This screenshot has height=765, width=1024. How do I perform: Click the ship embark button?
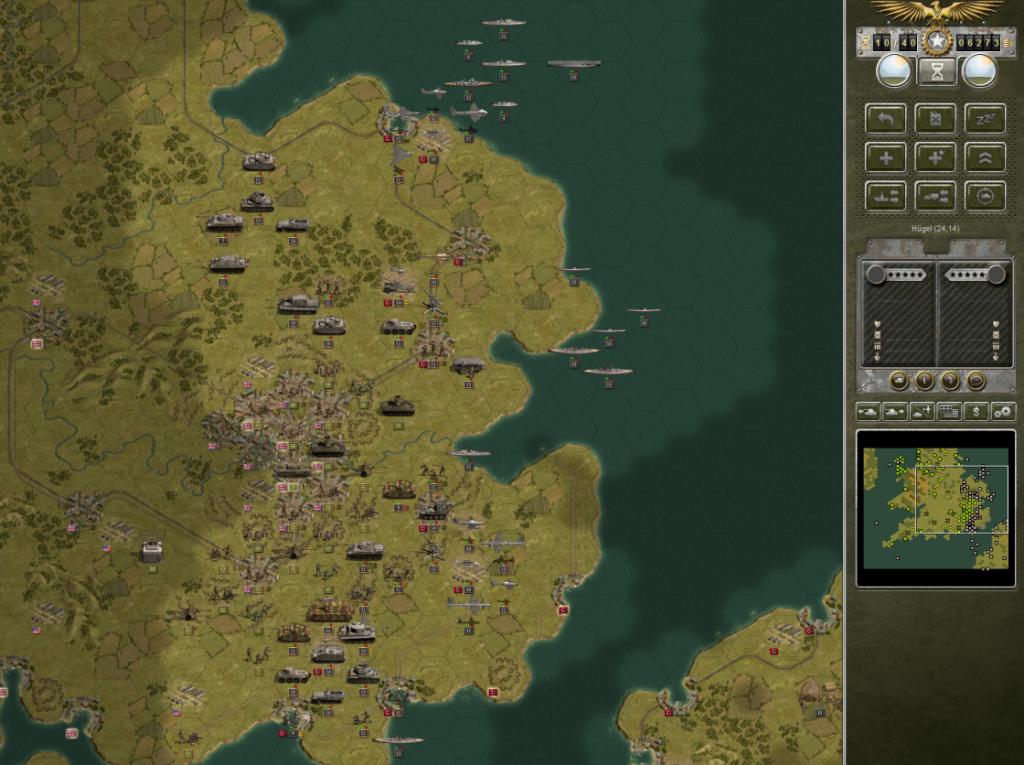(x=885, y=195)
